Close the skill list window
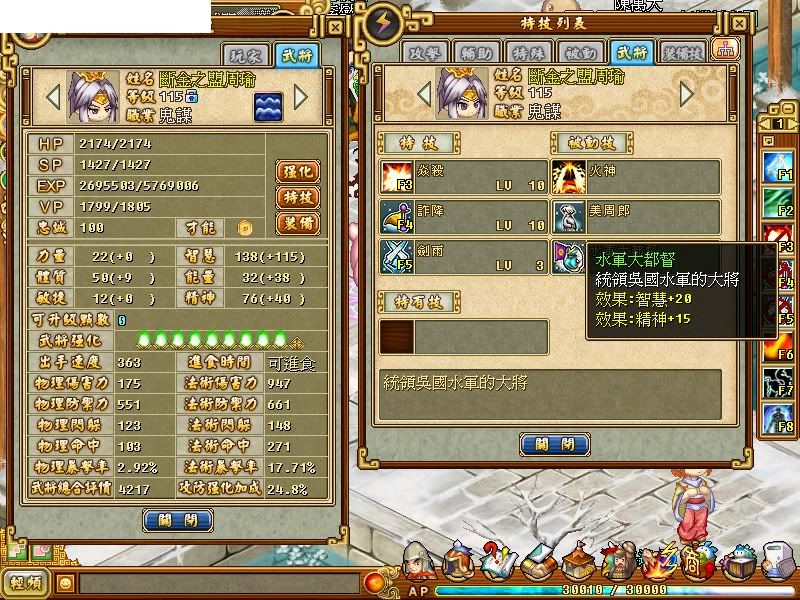Image resolution: width=800 pixels, height=600 pixels. tap(739, 23)
